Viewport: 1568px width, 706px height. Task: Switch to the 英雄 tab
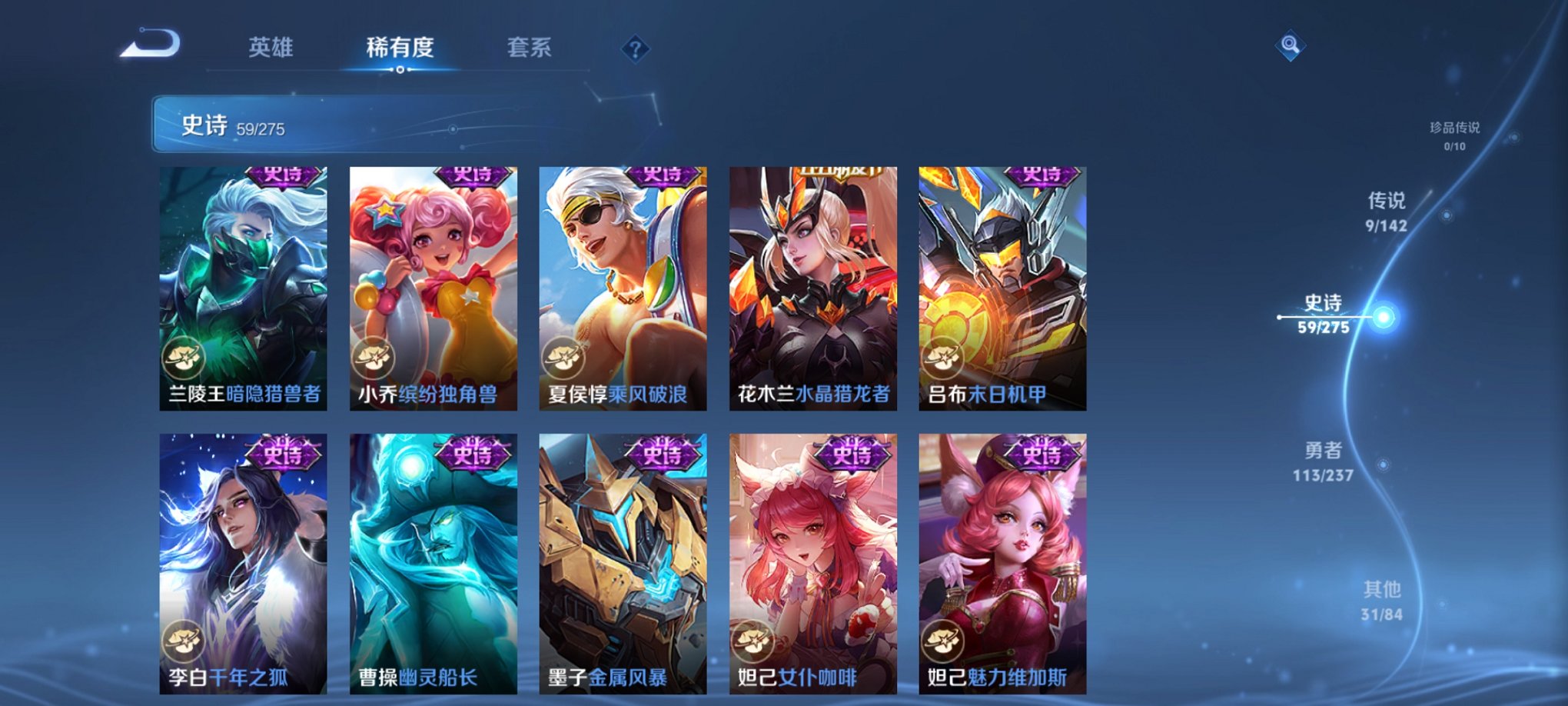coord(271,46)
